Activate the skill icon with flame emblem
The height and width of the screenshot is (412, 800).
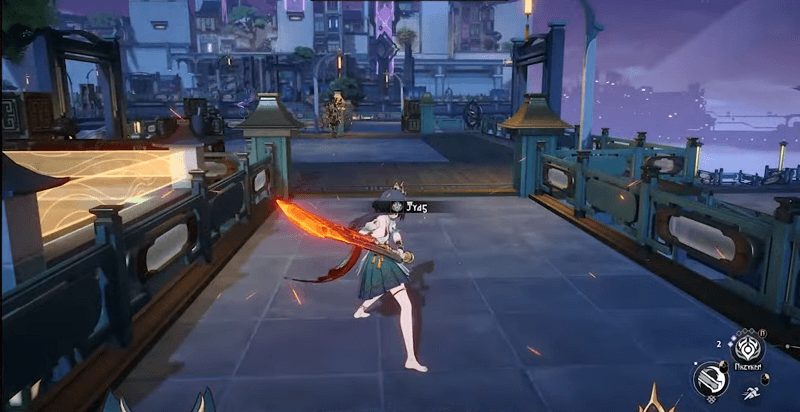tap(748, 350)
